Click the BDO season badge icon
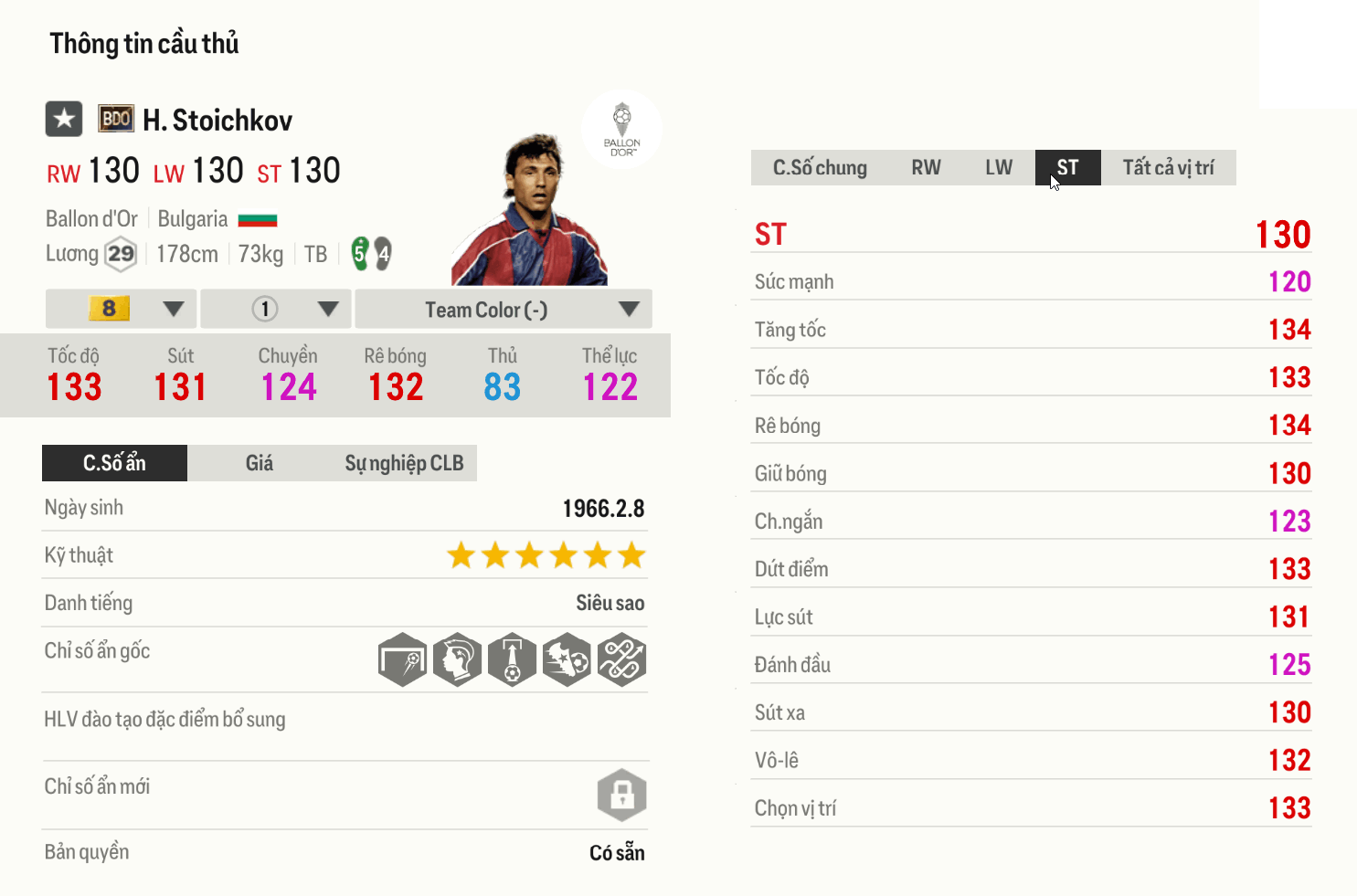This screenshot has width=1357, height=896. [115, 119]
